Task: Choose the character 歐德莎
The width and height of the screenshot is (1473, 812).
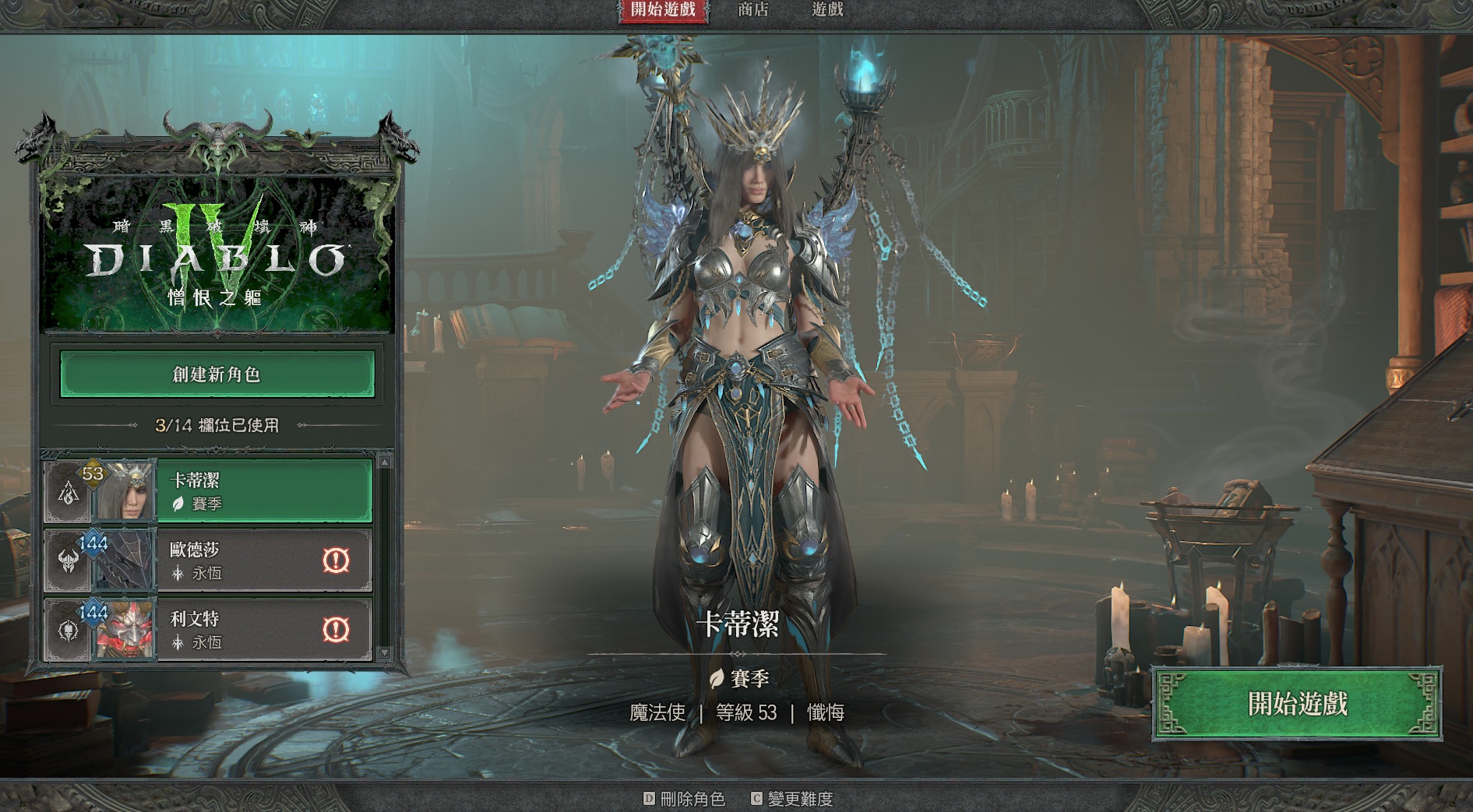Action: click(x=241, y=561)
